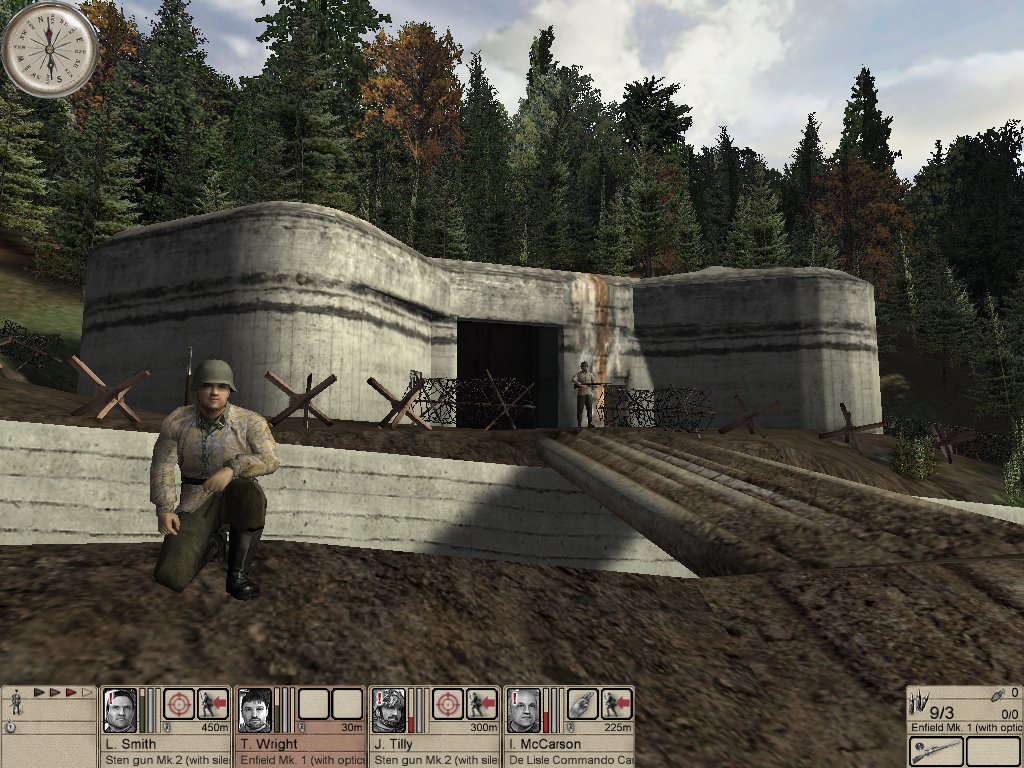
Task: Choose J. Tilly's portrait
Action: click(390, 710)
